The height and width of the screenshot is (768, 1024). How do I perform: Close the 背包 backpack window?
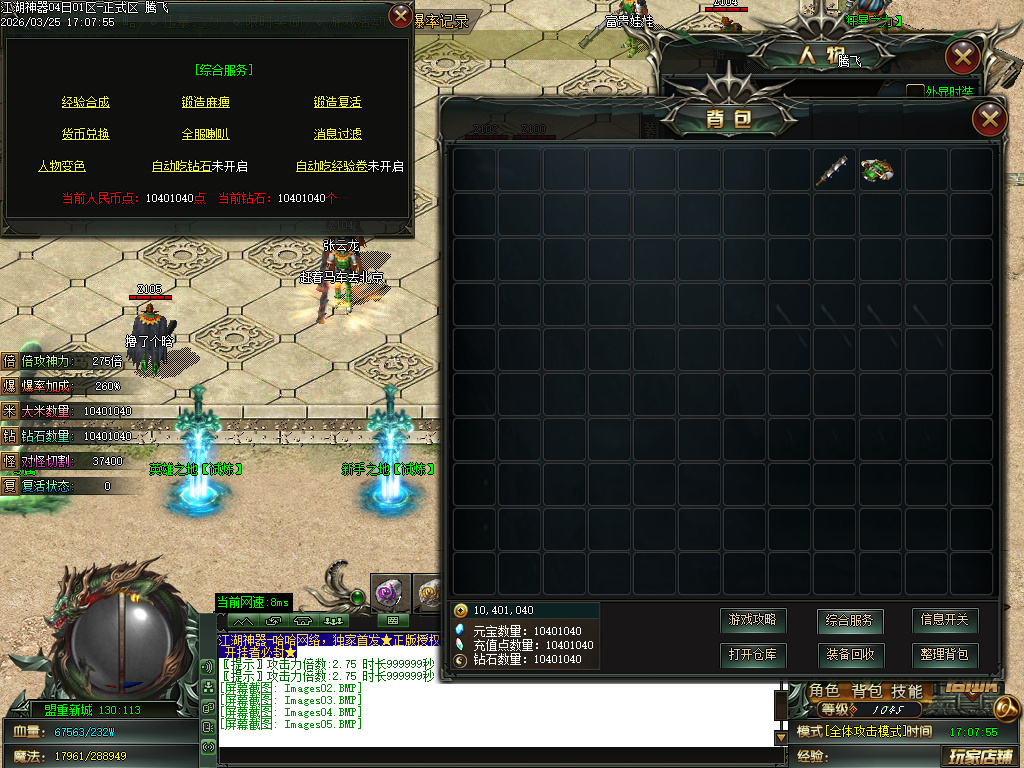click(x=989, y=120)
